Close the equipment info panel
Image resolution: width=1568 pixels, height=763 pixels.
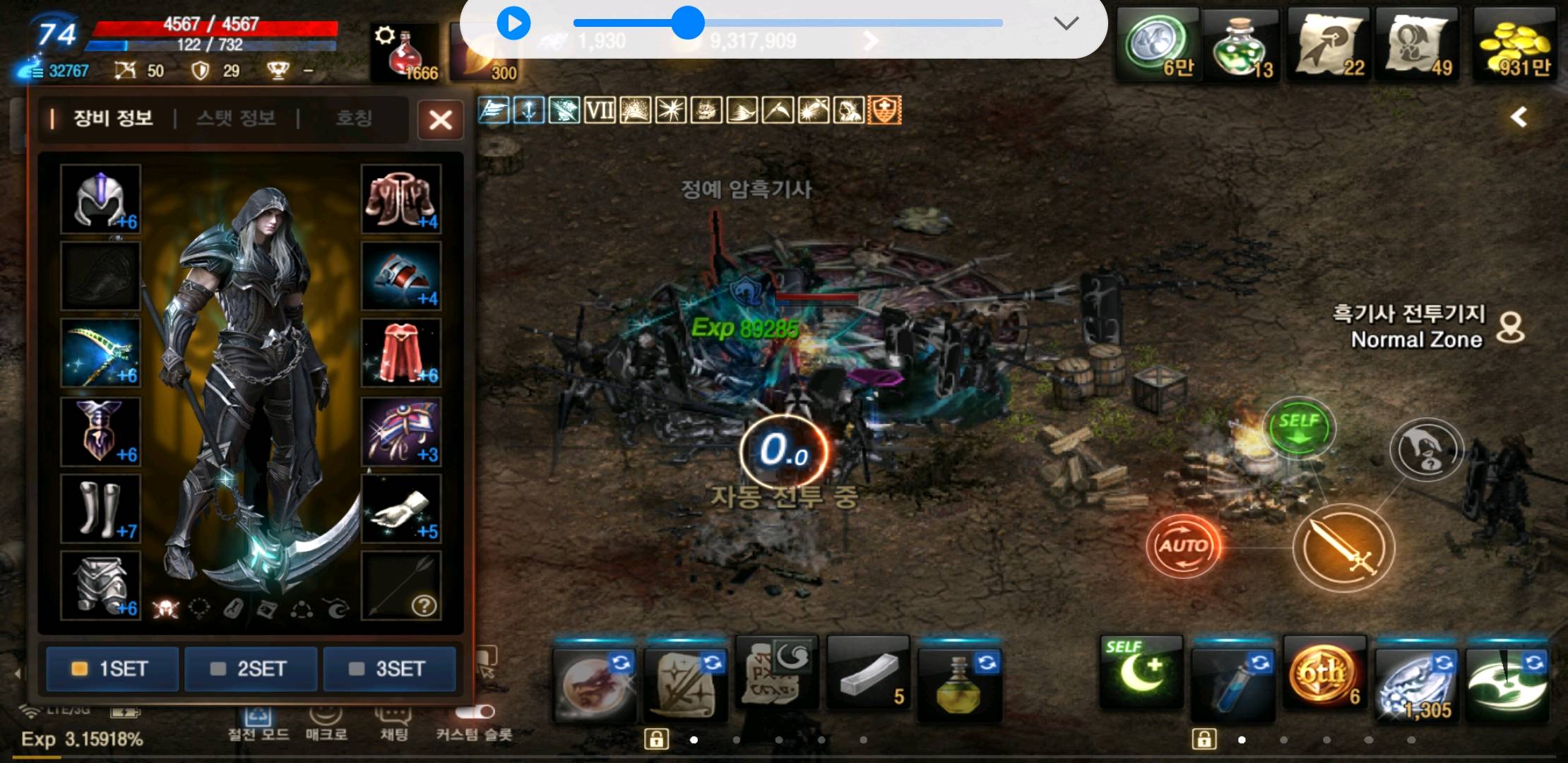pyautogui.click(x=440, y=119)
